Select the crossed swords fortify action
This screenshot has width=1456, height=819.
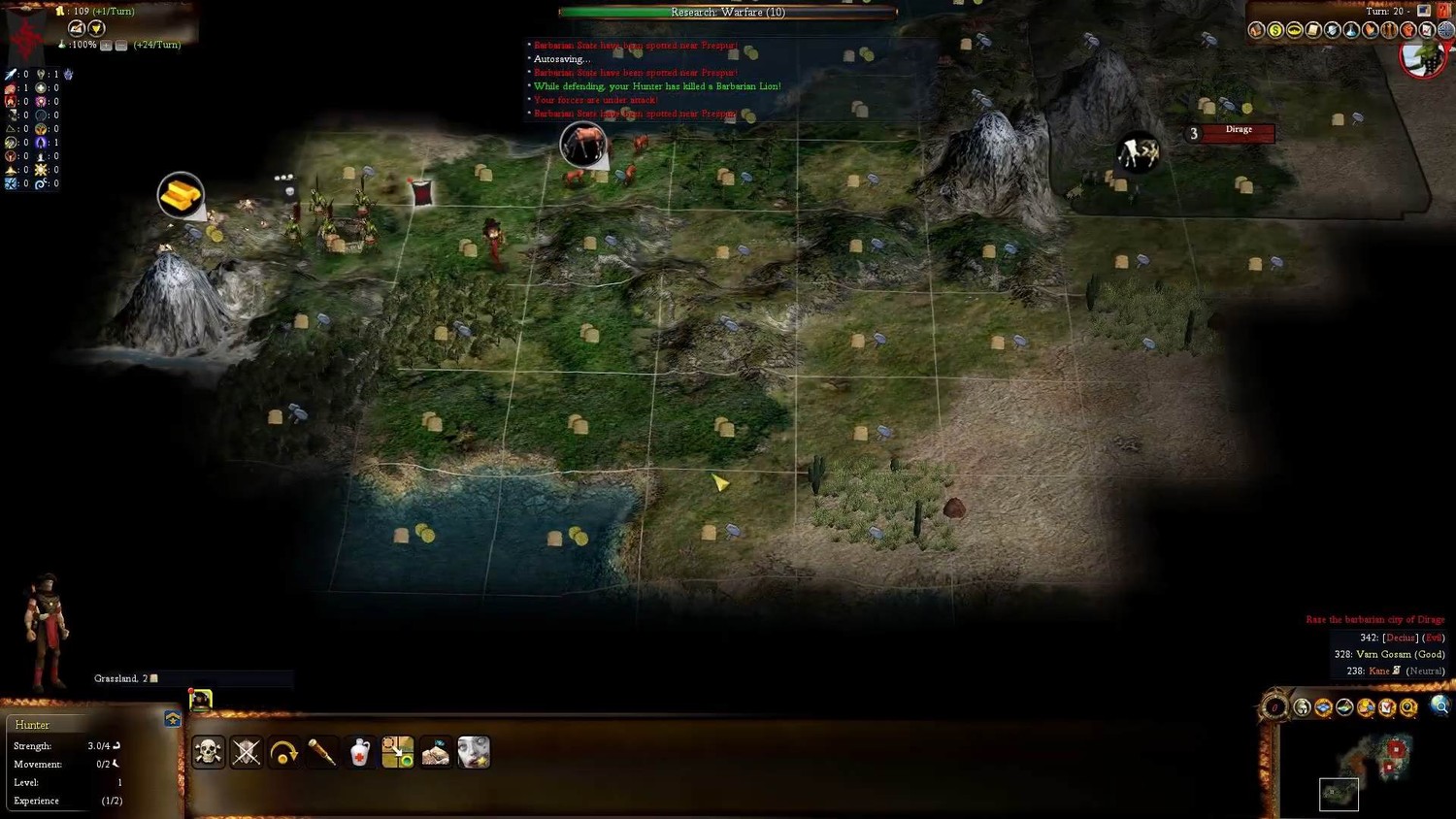(246, 752)
